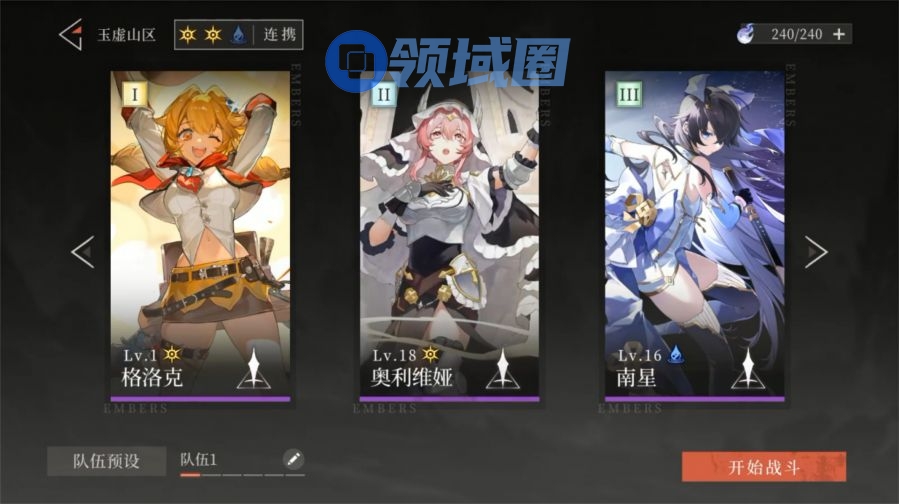Pick the 南星 character card
Screen dimensions: 899x504
coord(695,235)
